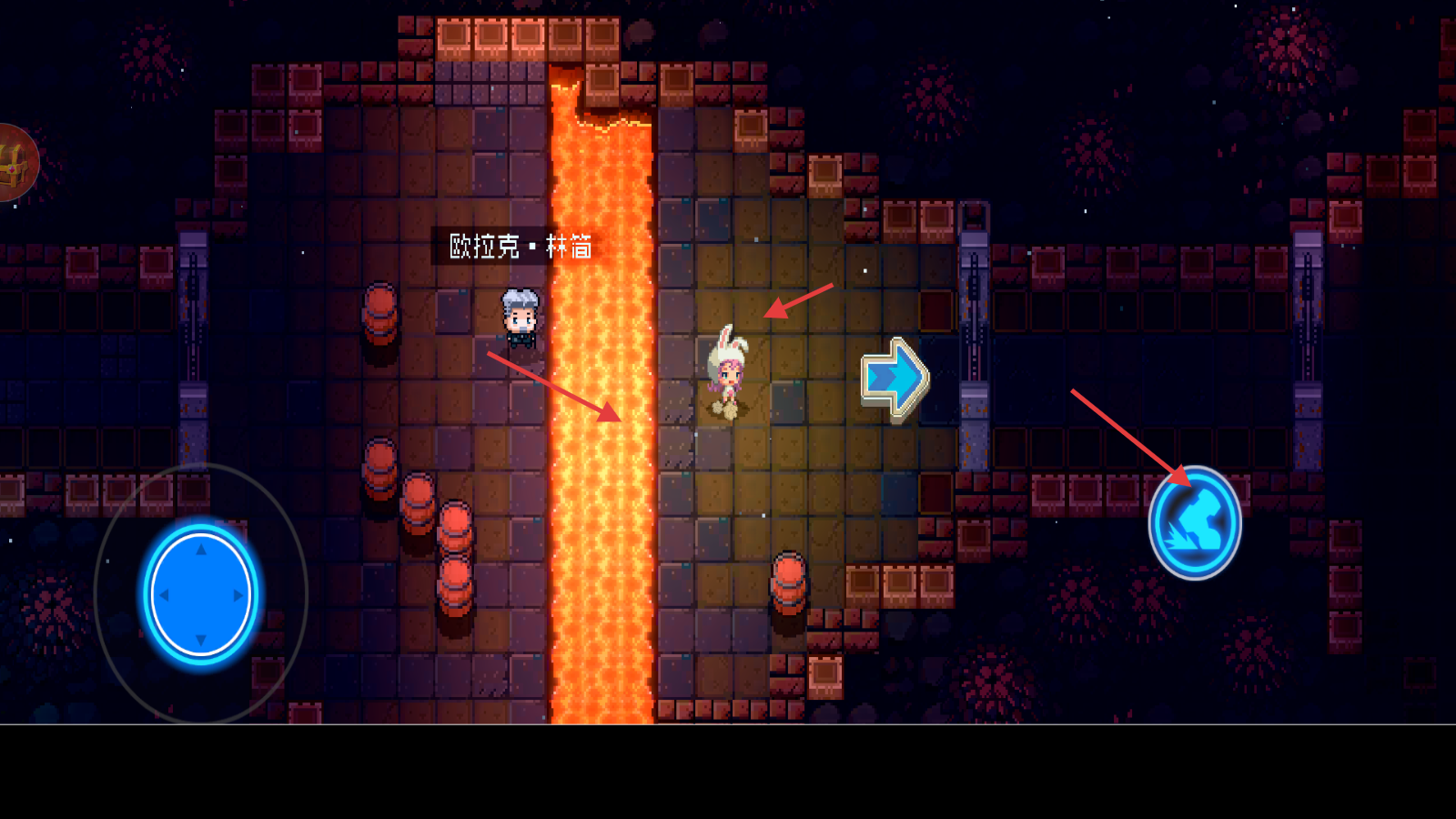The height and width of the screenshot is (819, 1456).
Task: Open the treasure chest icon
Action: point(13,164)
